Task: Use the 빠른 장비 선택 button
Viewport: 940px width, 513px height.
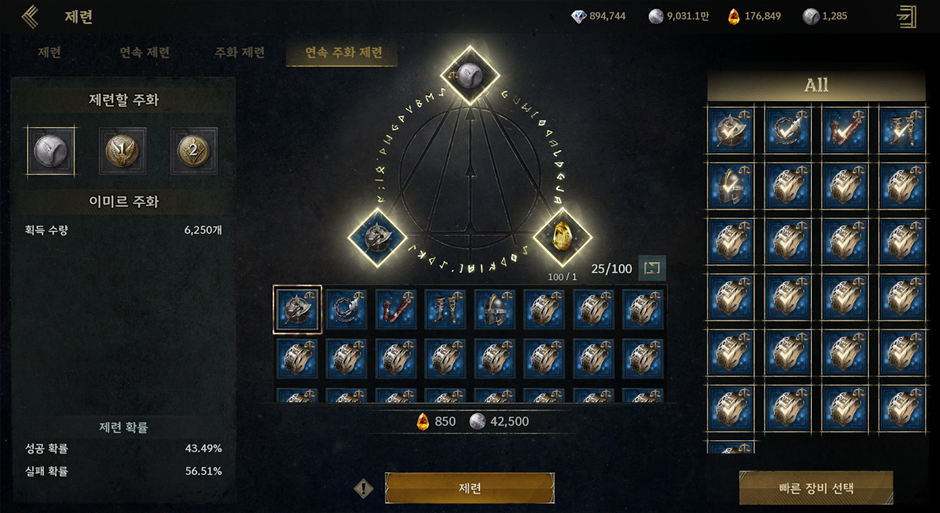Action: 815,488
